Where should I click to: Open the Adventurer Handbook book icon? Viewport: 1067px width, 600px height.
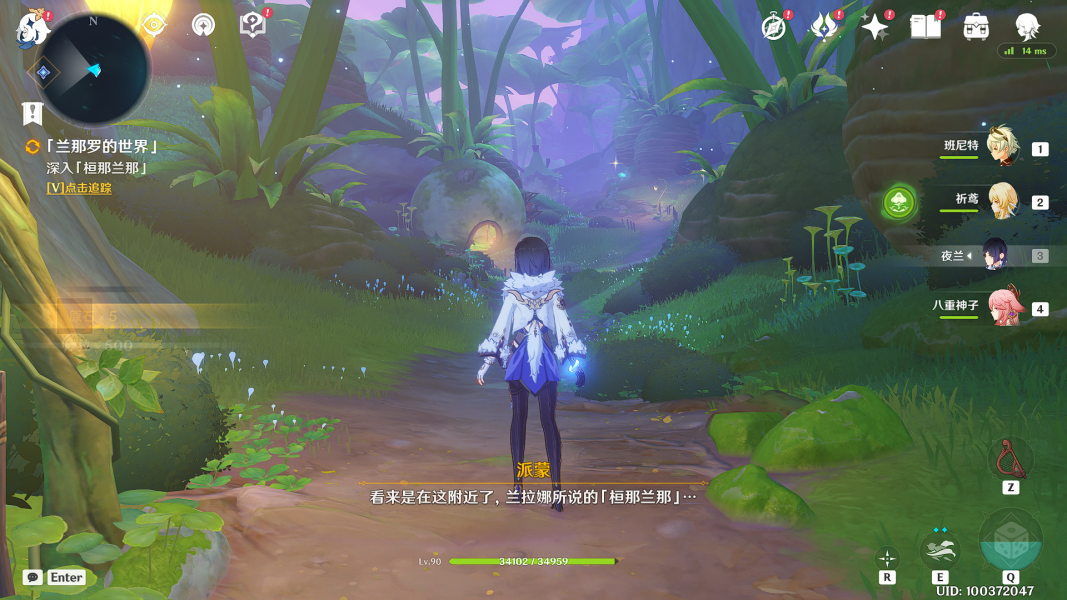coord(925,28)
